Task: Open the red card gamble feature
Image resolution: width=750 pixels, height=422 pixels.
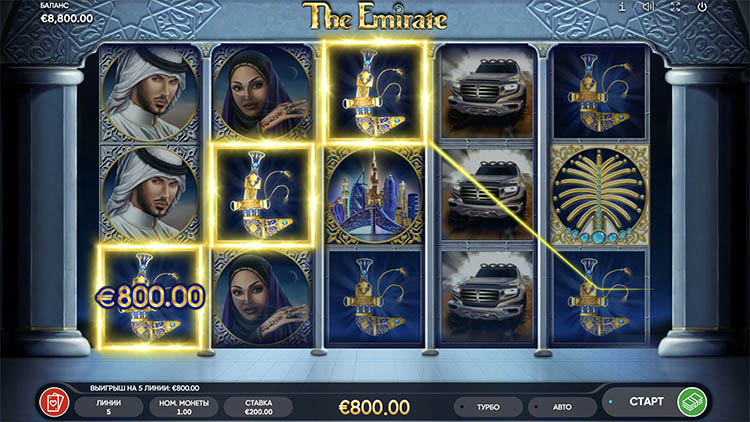Action: tap(50, 404)
